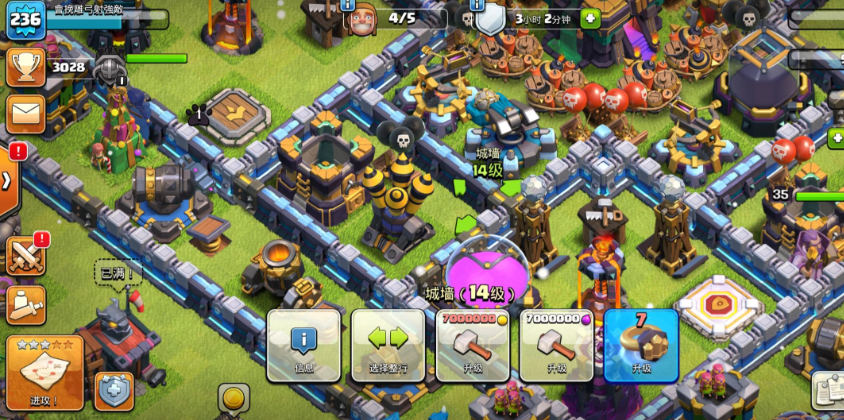Image resolution: width=844 pixels, height=420 pixels.
Task: Tap the green plus beside shield timer
Action: tap(589, 18)
